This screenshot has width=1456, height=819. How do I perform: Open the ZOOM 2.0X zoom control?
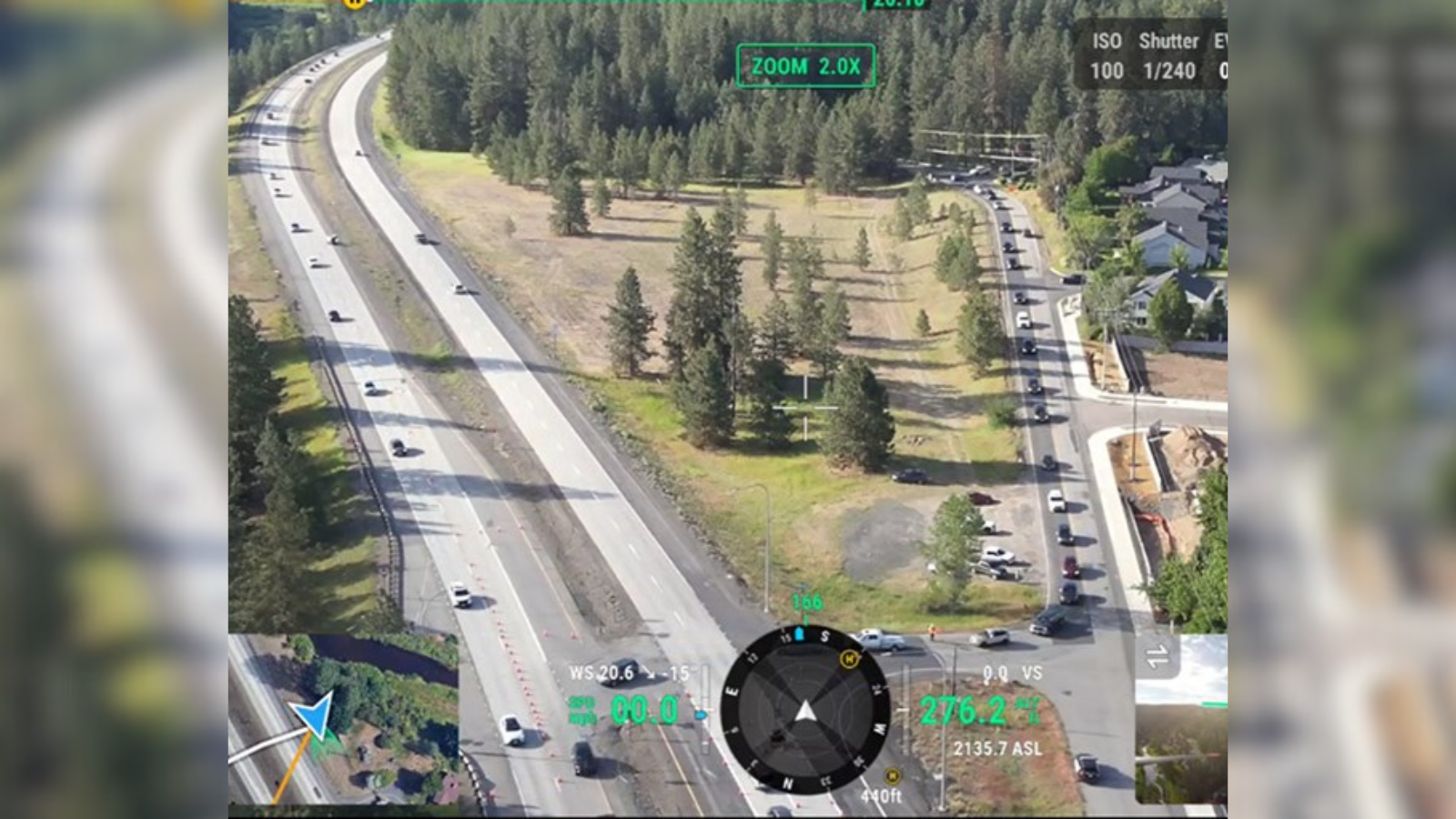pos(804,65)
